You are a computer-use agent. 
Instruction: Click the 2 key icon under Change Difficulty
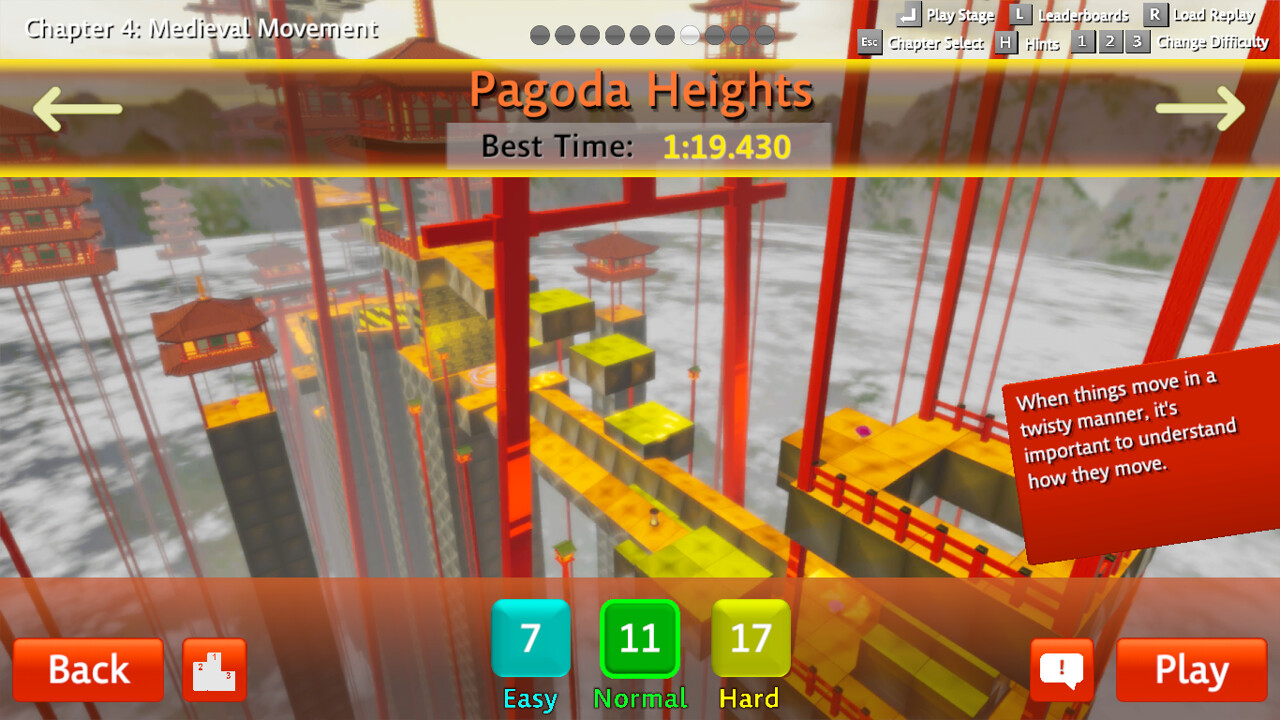click(1109, 43)
